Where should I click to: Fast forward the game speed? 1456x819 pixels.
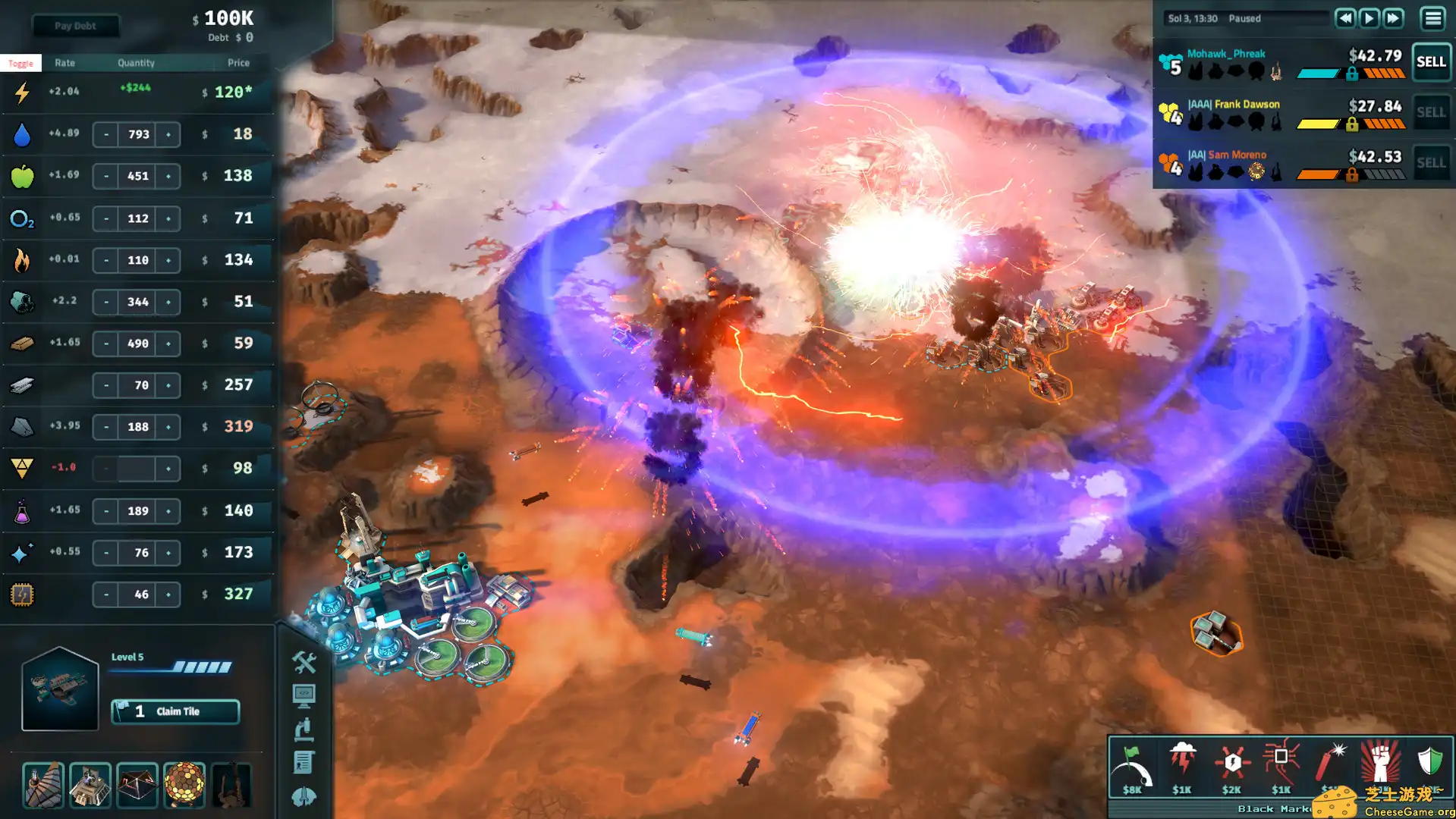pyautogui.click(x=1394, y=18)
